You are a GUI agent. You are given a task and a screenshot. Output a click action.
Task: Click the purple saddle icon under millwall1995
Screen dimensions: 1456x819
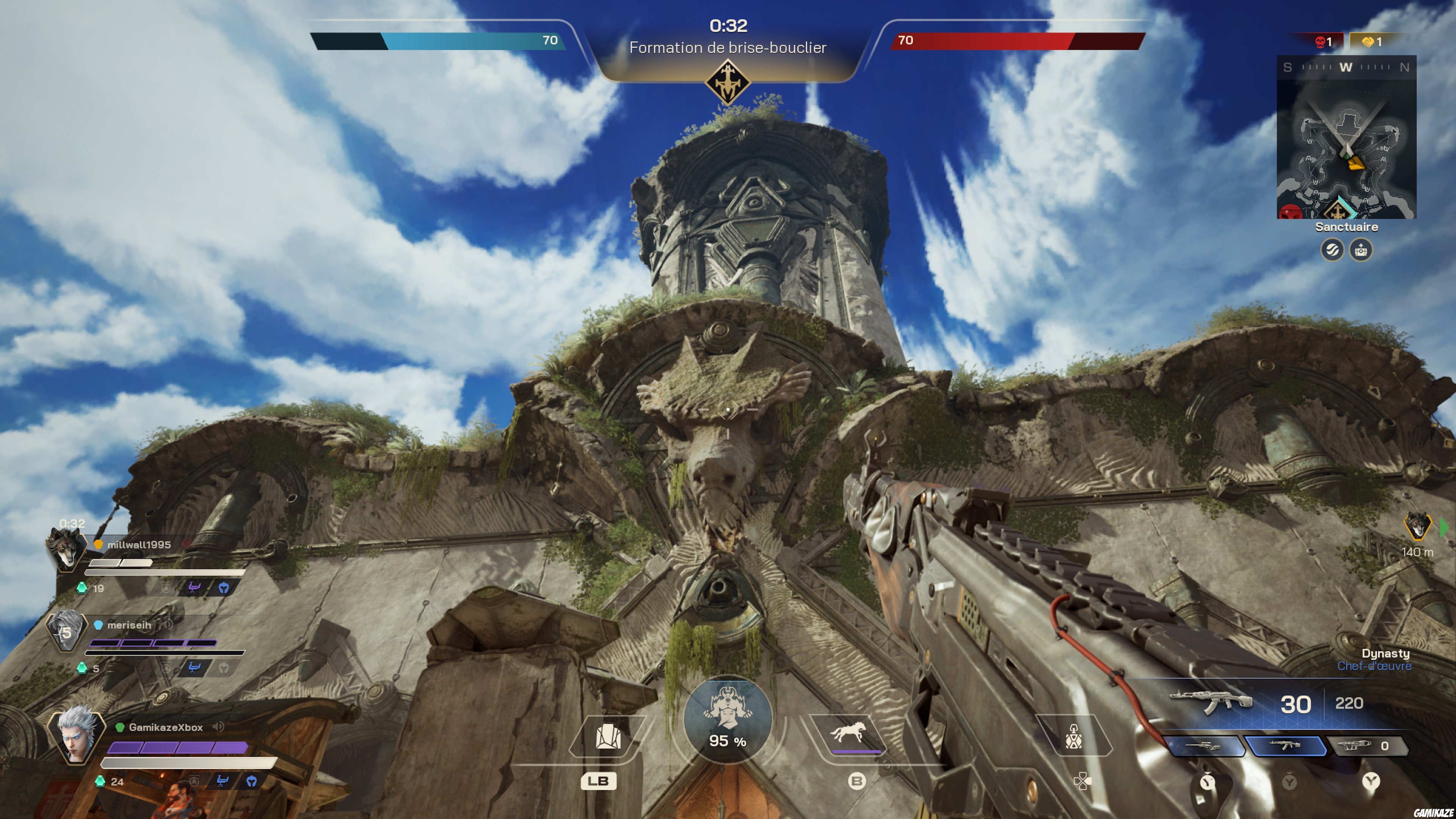[x=194, y=588]
